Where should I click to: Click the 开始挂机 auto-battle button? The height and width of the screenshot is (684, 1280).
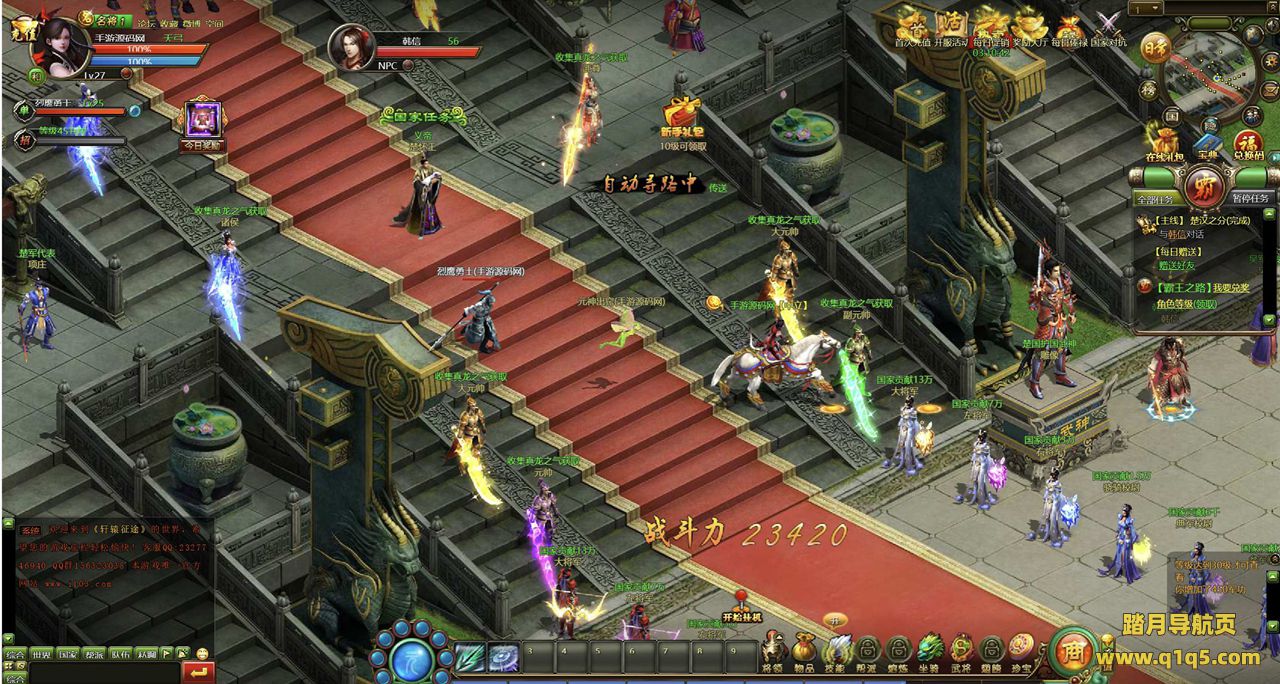coord(742,610)
